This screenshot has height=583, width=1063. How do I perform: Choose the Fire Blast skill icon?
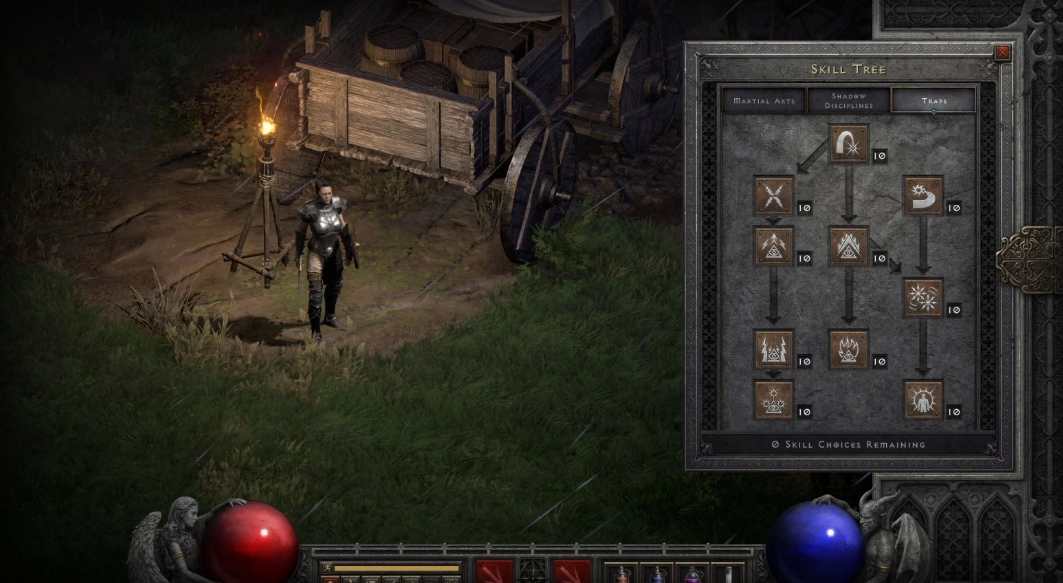tap(849, 144)
